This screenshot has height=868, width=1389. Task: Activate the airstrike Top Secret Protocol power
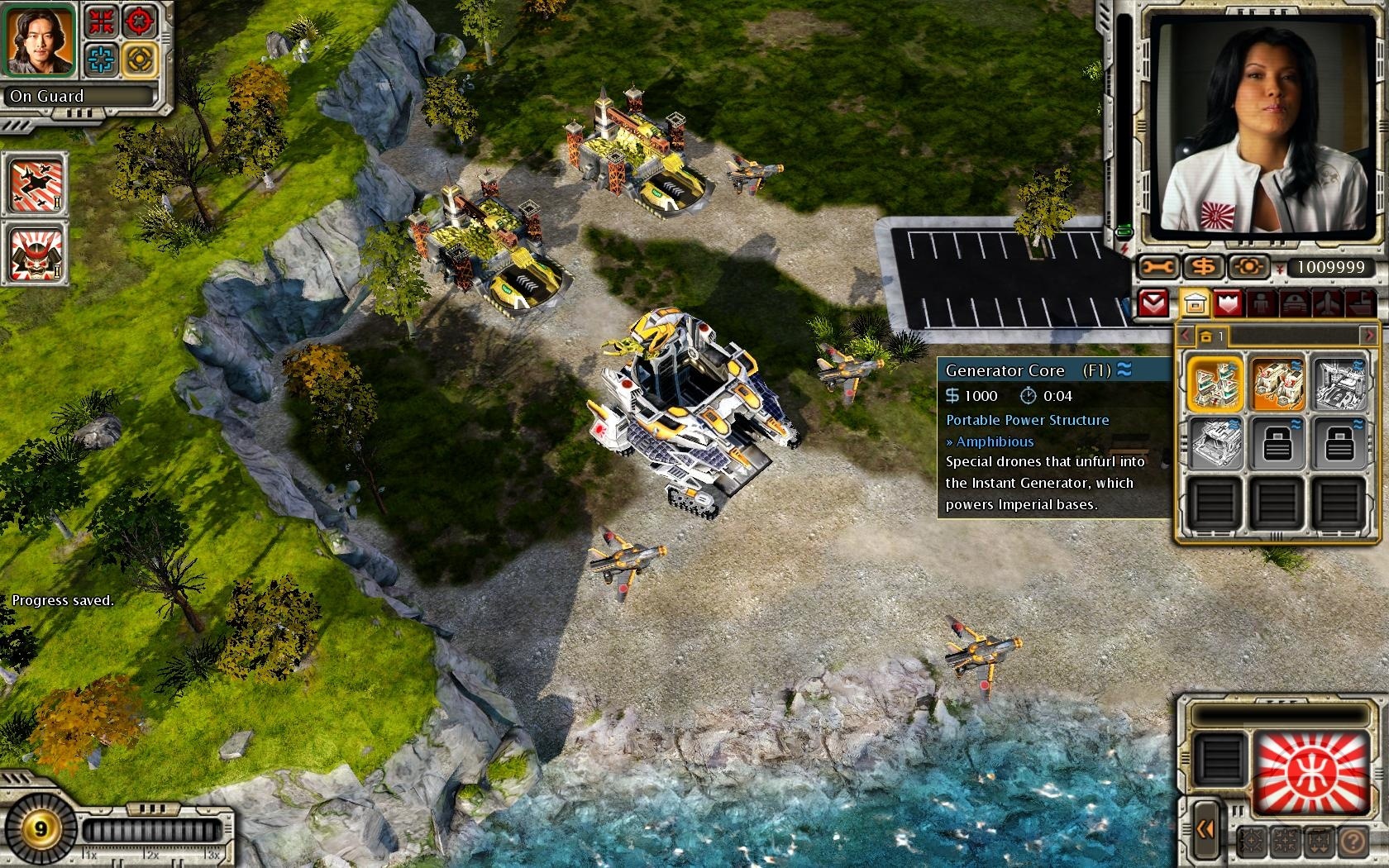(35, 186)
